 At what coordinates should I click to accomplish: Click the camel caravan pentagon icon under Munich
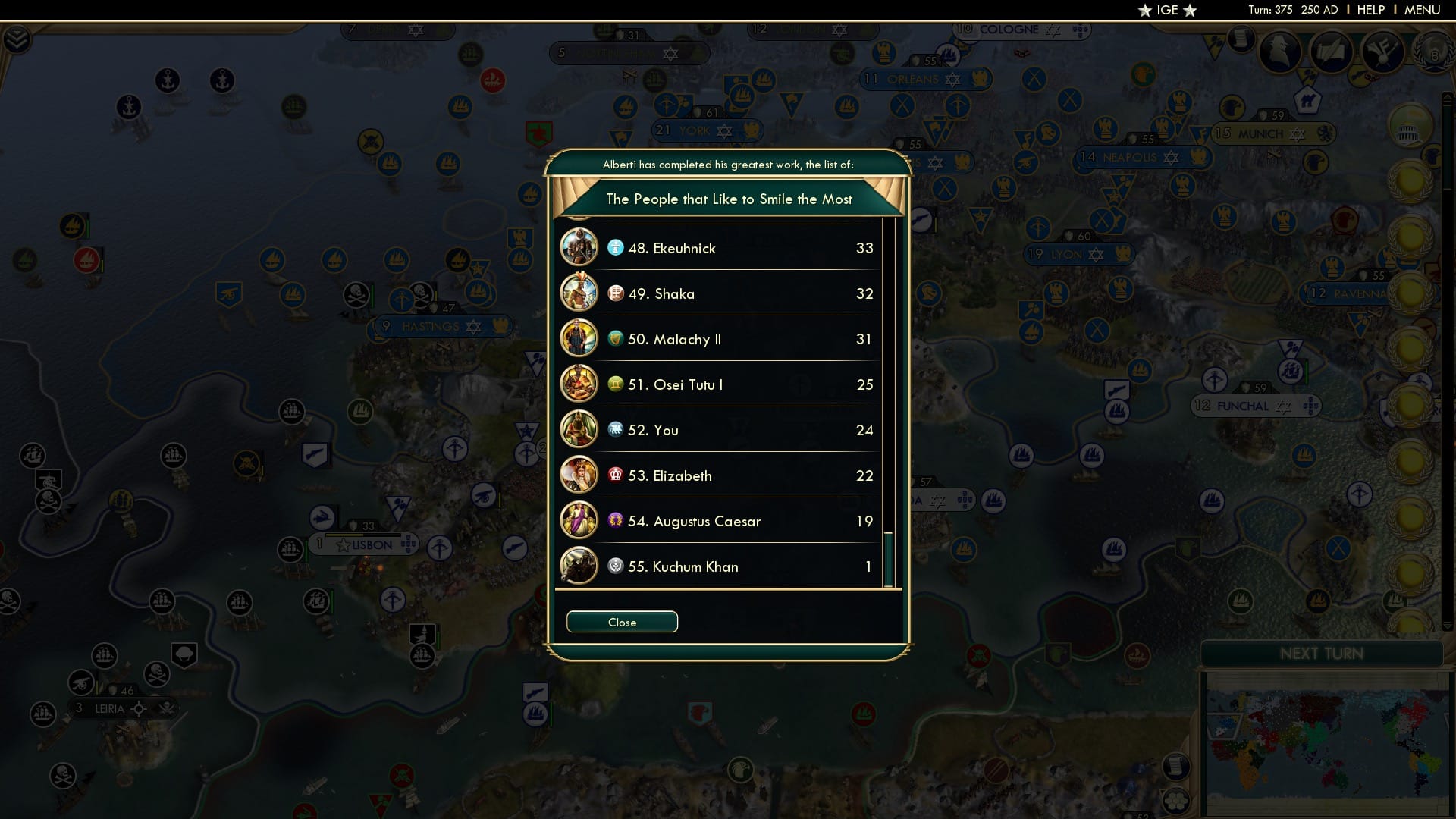pos(1308,99)
